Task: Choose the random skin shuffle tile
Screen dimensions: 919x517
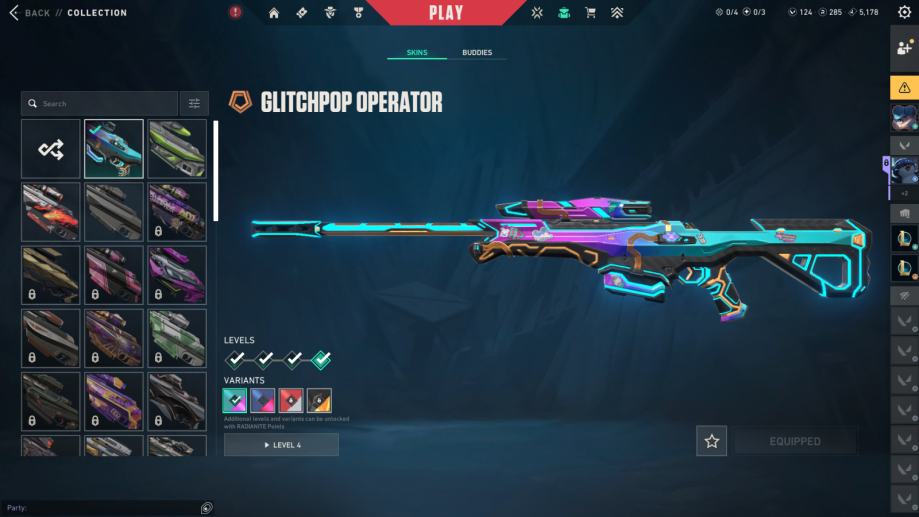Action: coord(51,149)
